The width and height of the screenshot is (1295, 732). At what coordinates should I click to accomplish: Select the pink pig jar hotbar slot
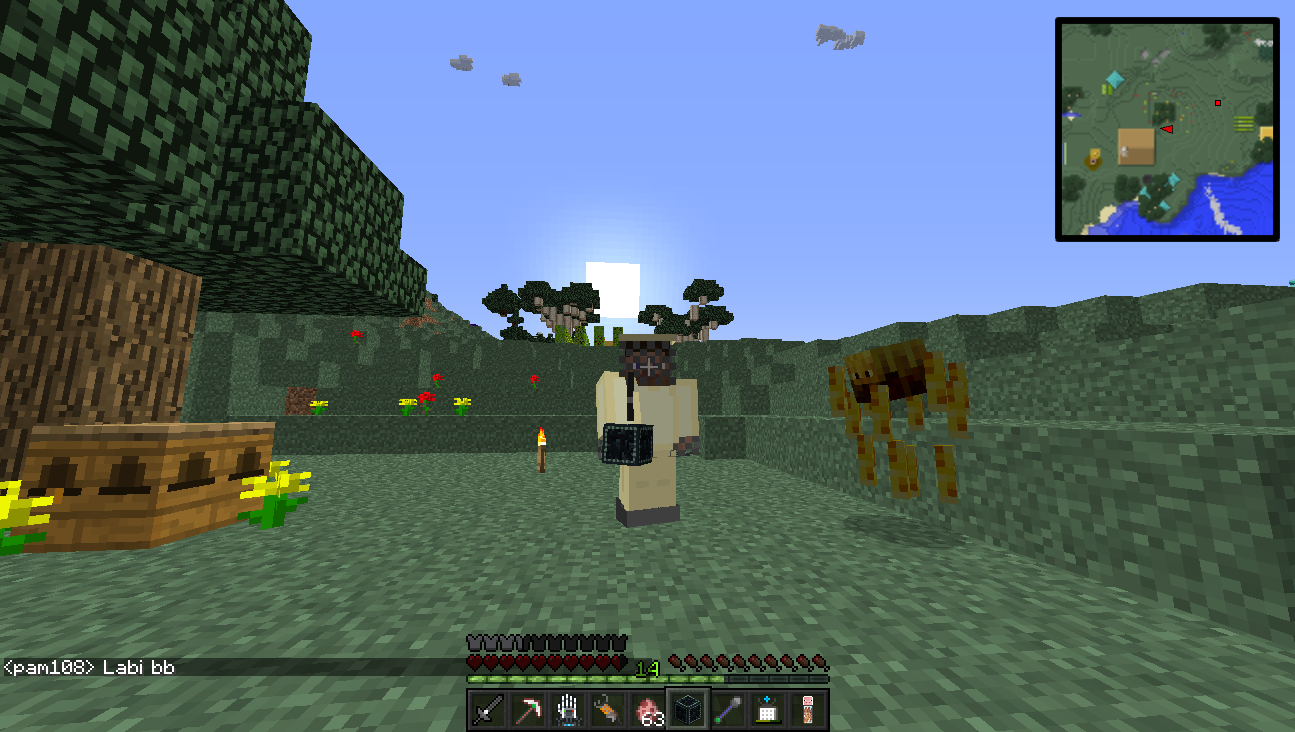808,710
